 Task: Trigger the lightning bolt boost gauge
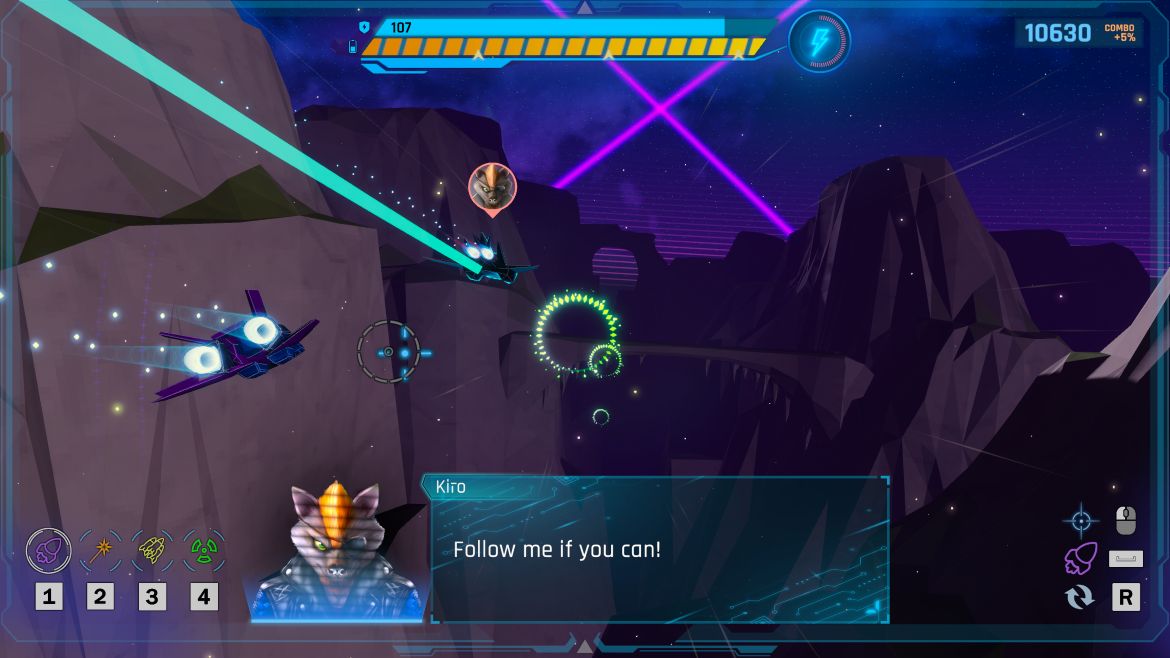pos(819,41)
